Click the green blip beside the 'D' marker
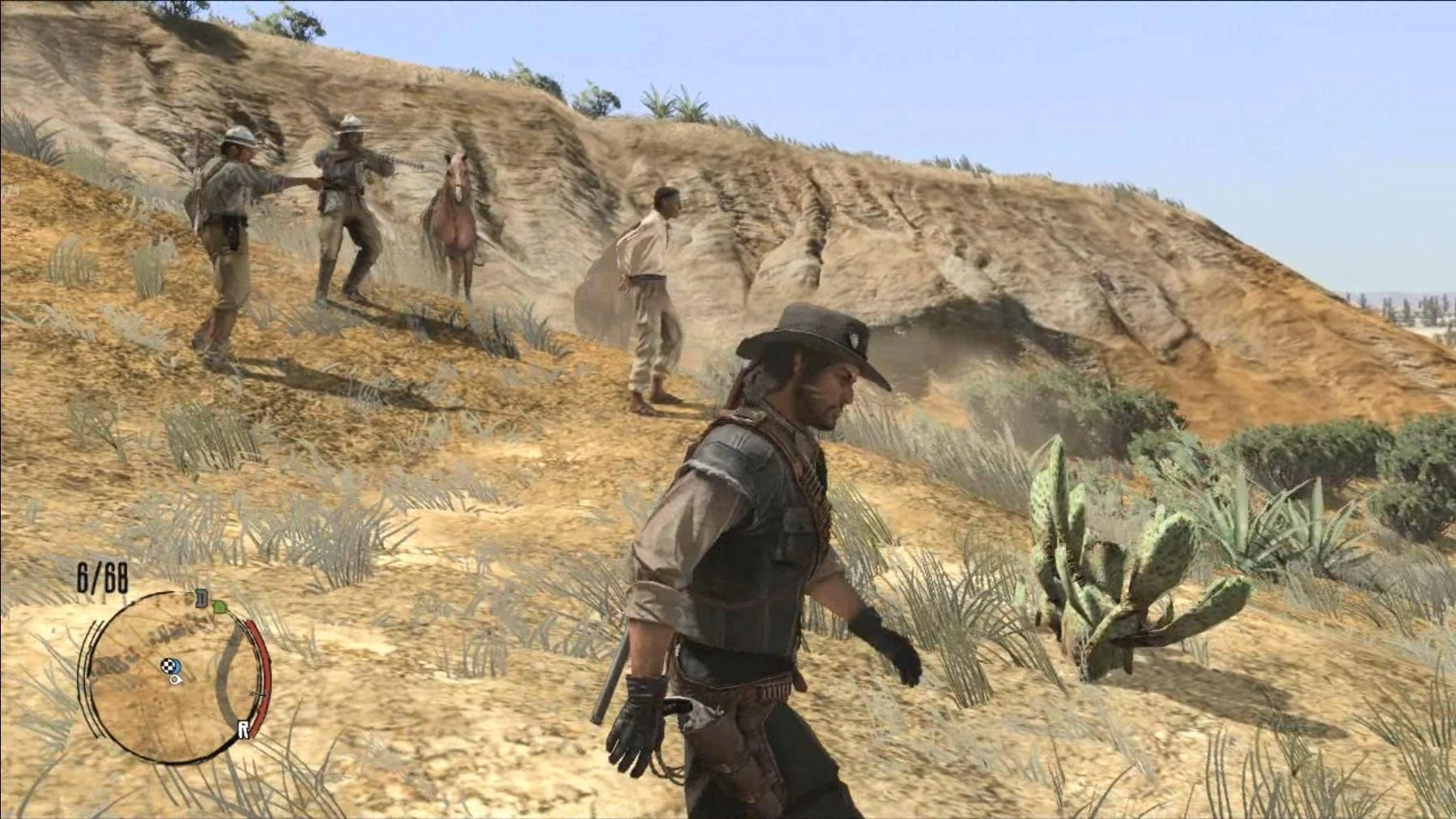This screenshot has width=1456, height=819. [221, 607]
